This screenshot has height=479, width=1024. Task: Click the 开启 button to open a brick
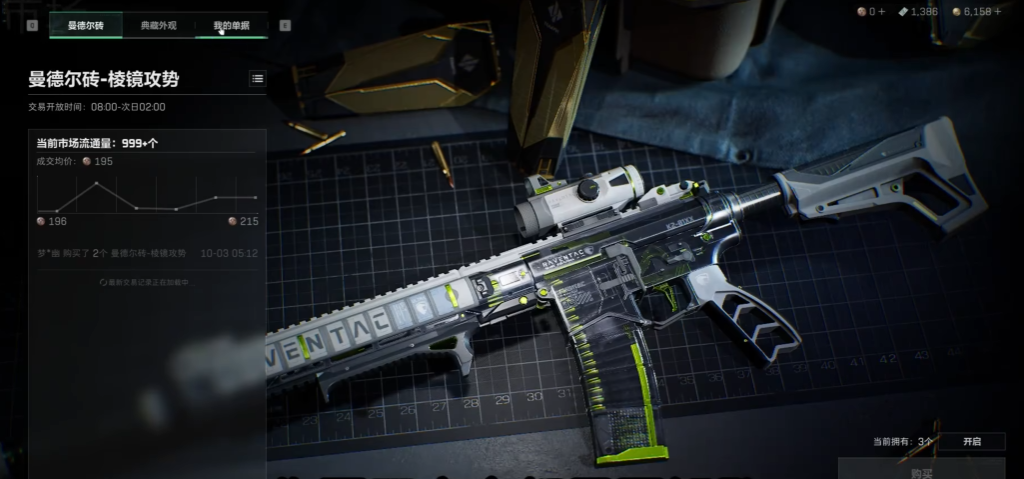972,441
